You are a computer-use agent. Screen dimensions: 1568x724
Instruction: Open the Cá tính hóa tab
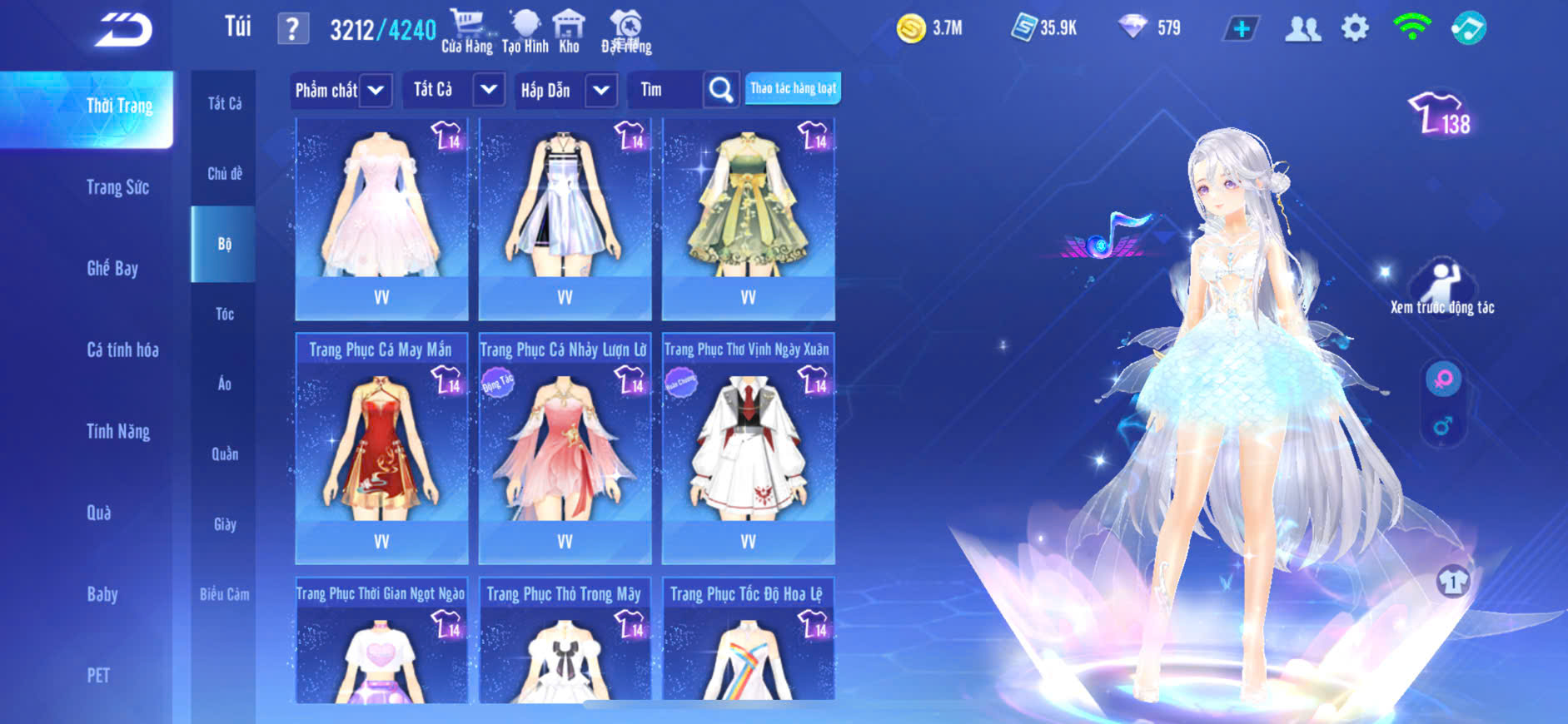coord(122,350)
